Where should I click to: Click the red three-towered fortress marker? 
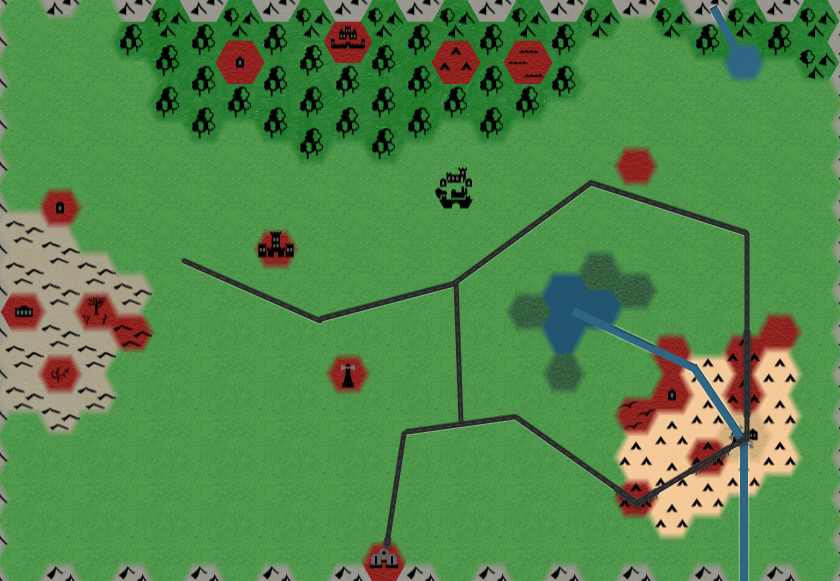[x=275, y=248]
